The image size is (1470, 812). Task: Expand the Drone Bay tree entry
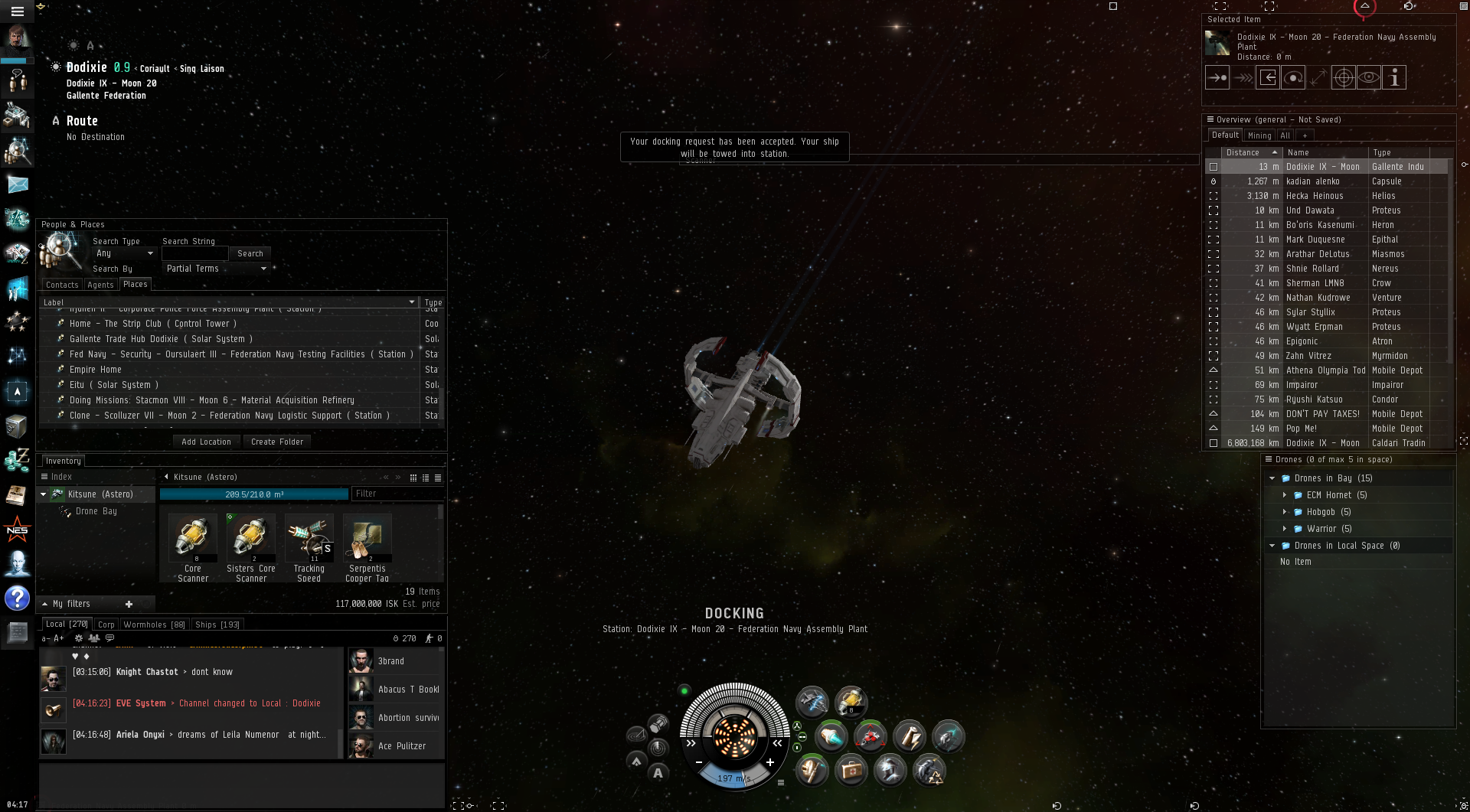coord(96,511)
